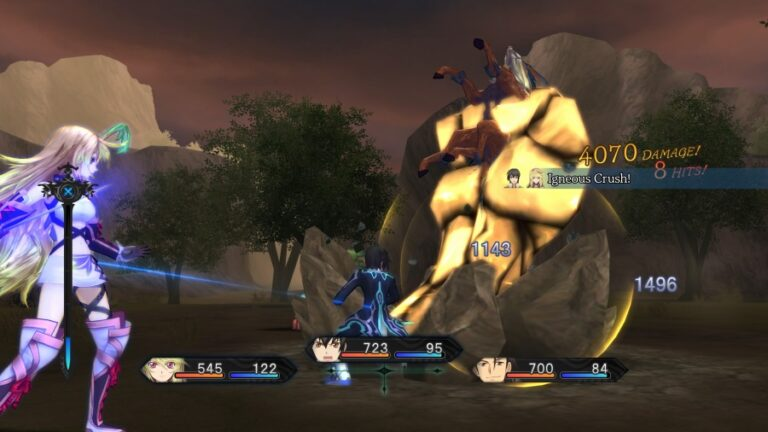Choose the party portrait showing 700 HP
The width and height of the screenshot is (768, 432).
click(x=490, y=370)
